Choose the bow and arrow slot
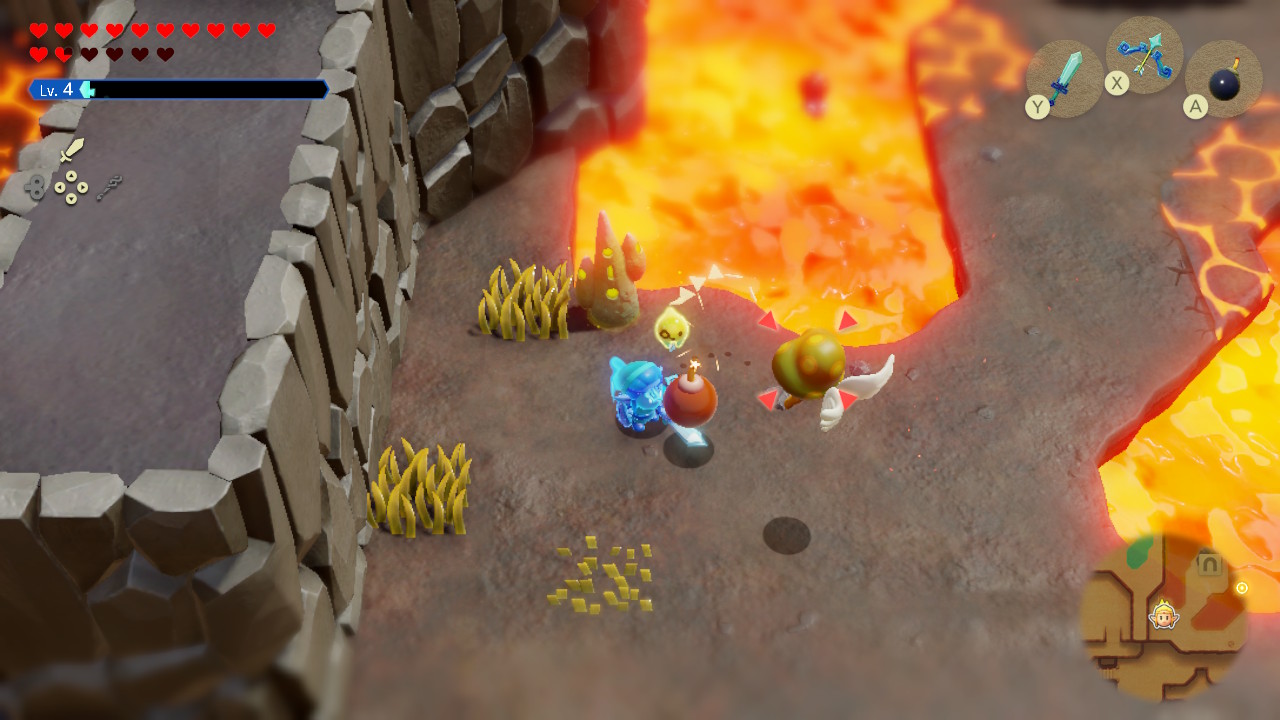Image resolution: width=1280 pixels, height=720 pixels. pos(1145,54)
